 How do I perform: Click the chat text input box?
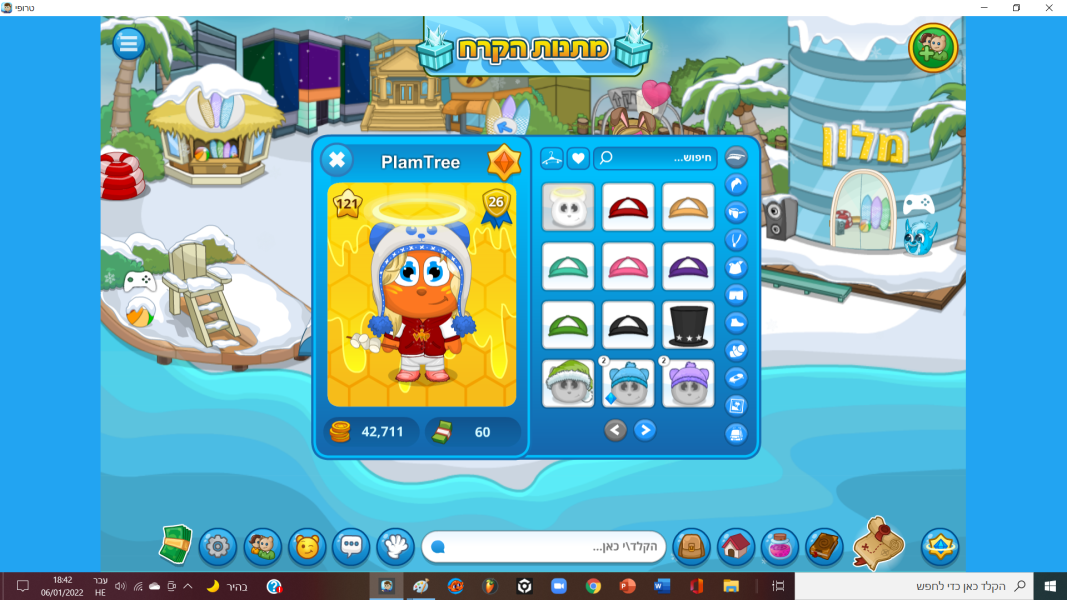tap(545, 547)
